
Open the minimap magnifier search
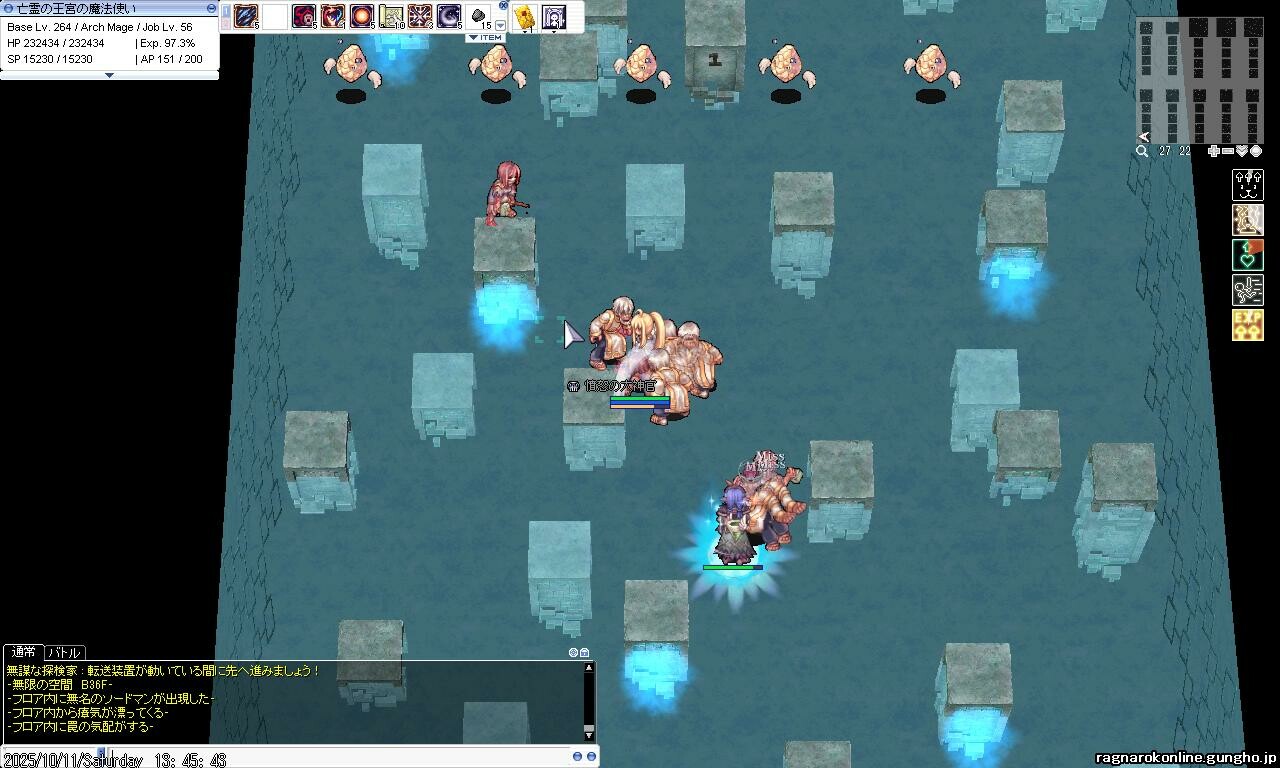pos(1142,151)
